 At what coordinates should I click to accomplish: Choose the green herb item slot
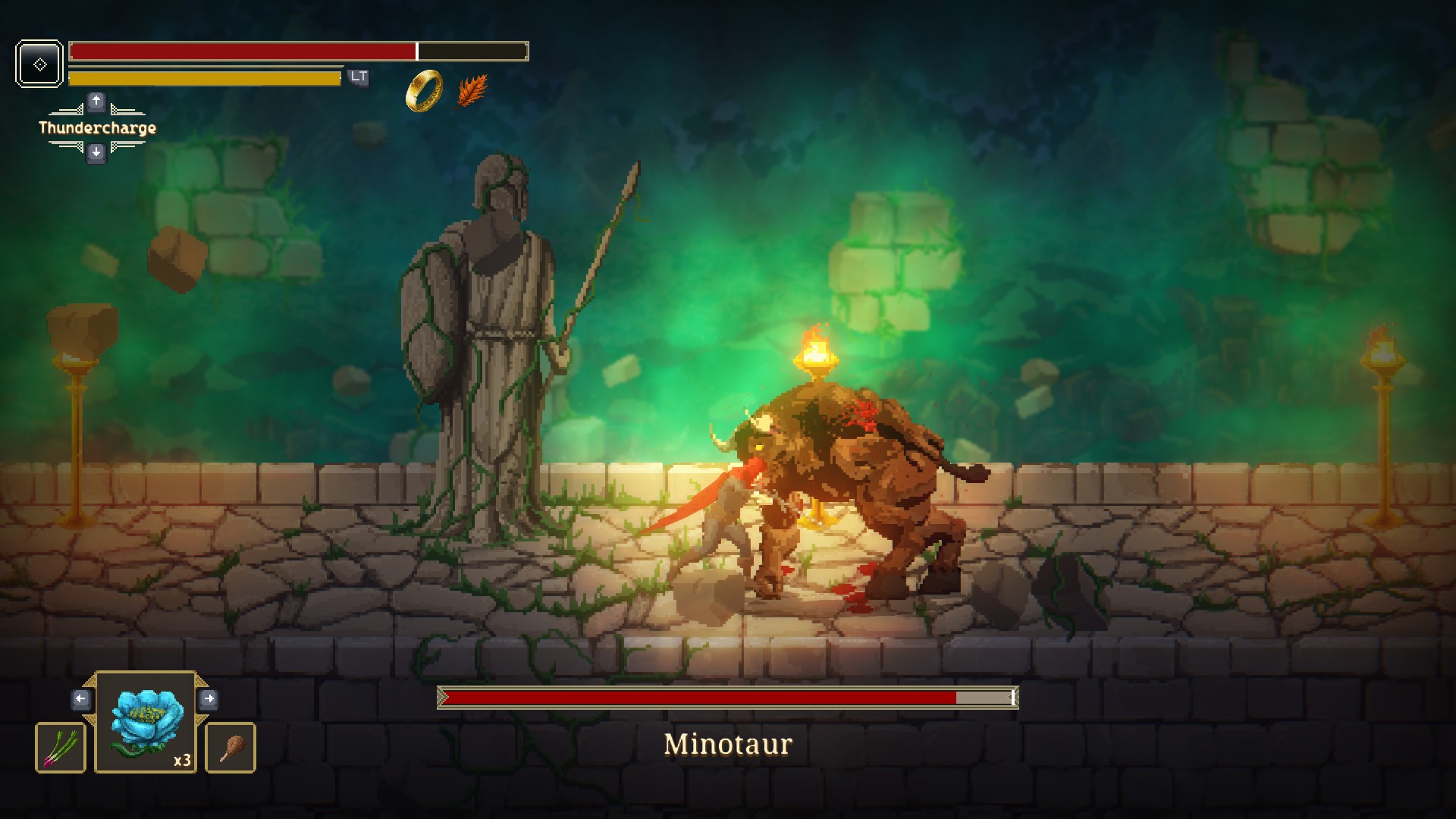tap(61, 748)
